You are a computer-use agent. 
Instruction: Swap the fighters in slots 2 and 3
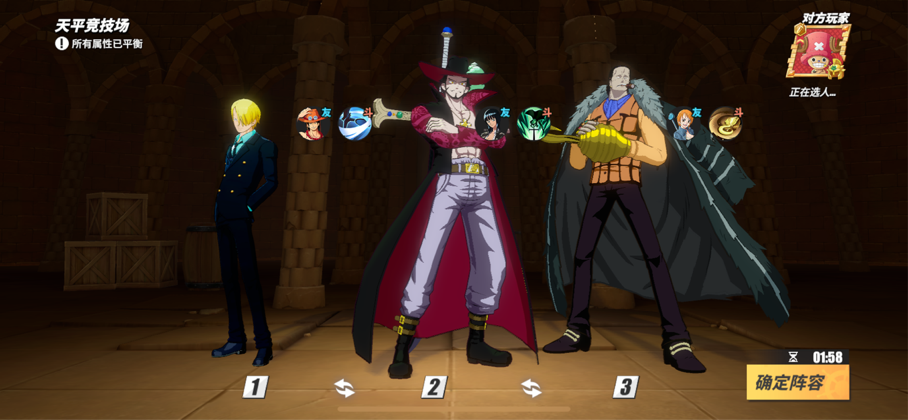click(531, 387)
